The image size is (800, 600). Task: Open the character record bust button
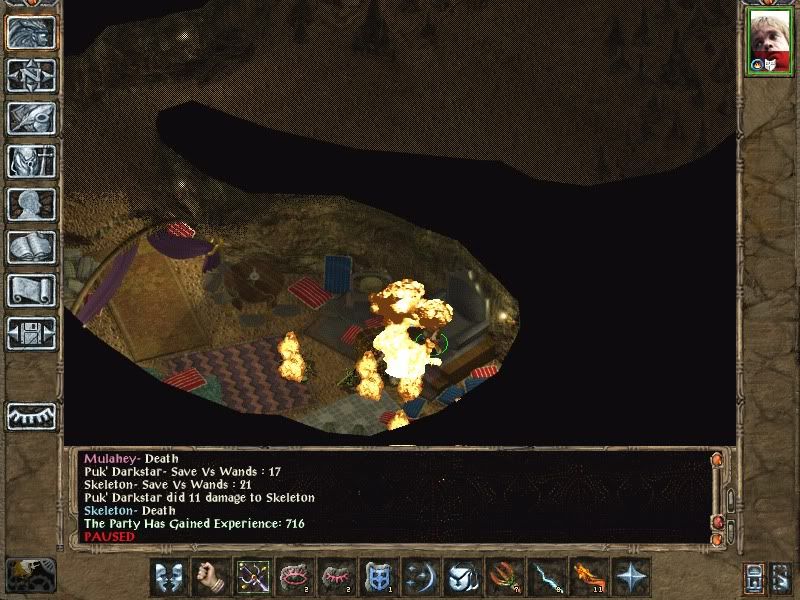pyautogui.click(x=30, y=204)
